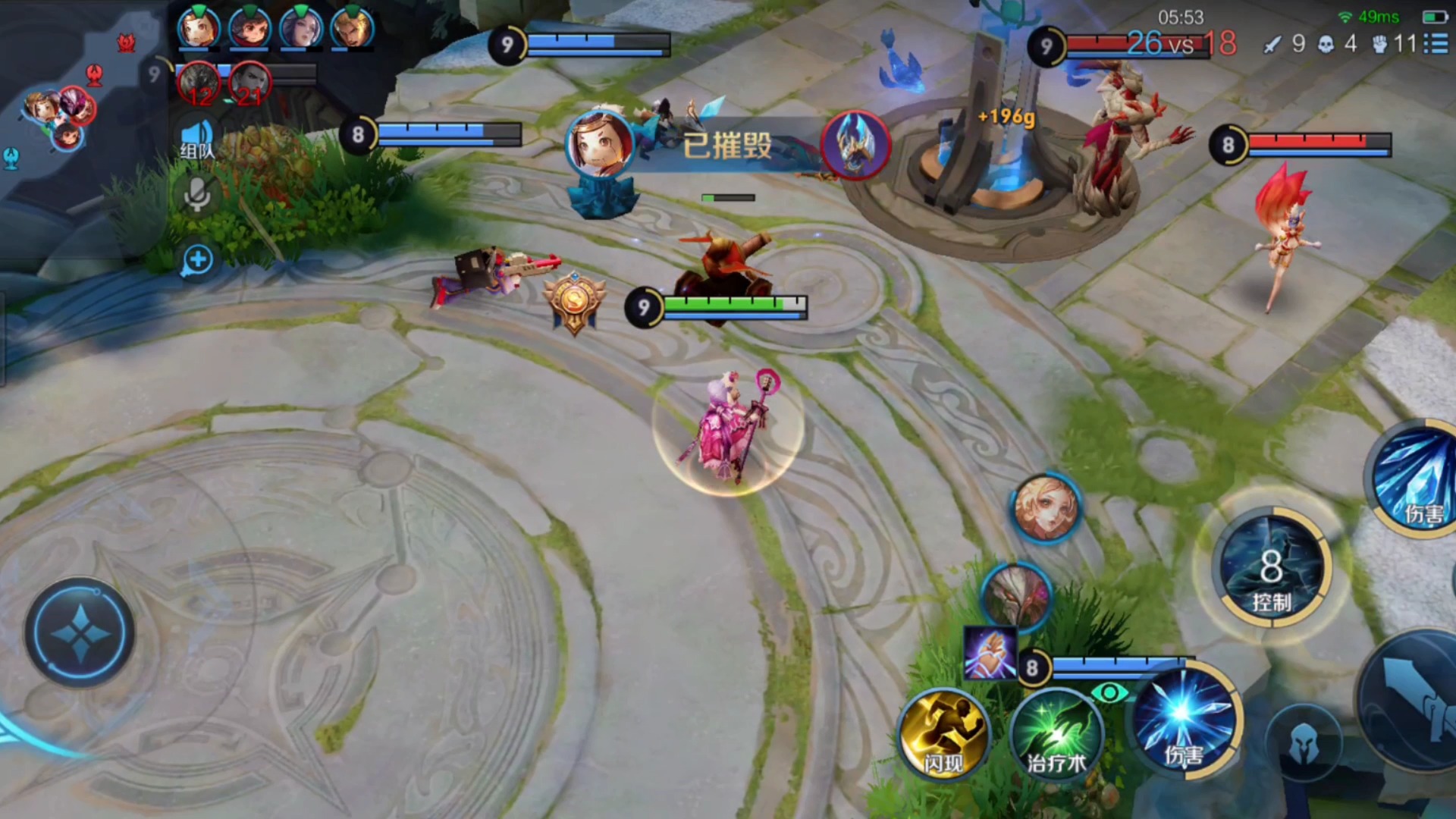Tap the virtual movement joystick
The image size is (1456, 819).
point(80,633)
